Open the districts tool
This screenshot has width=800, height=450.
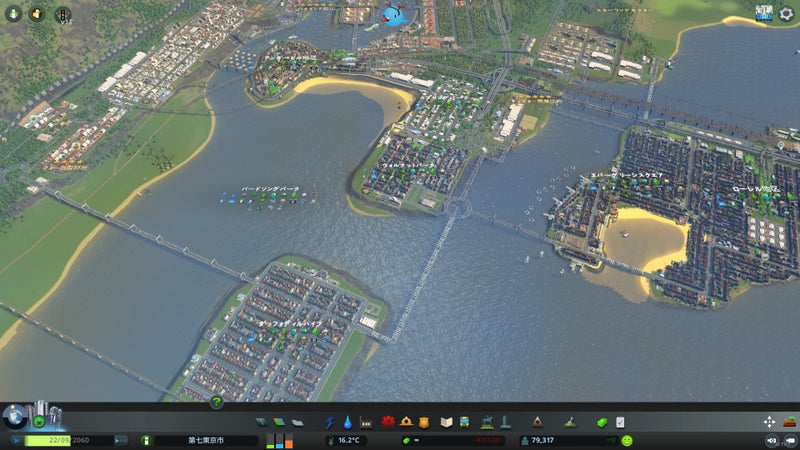point(297,422)
